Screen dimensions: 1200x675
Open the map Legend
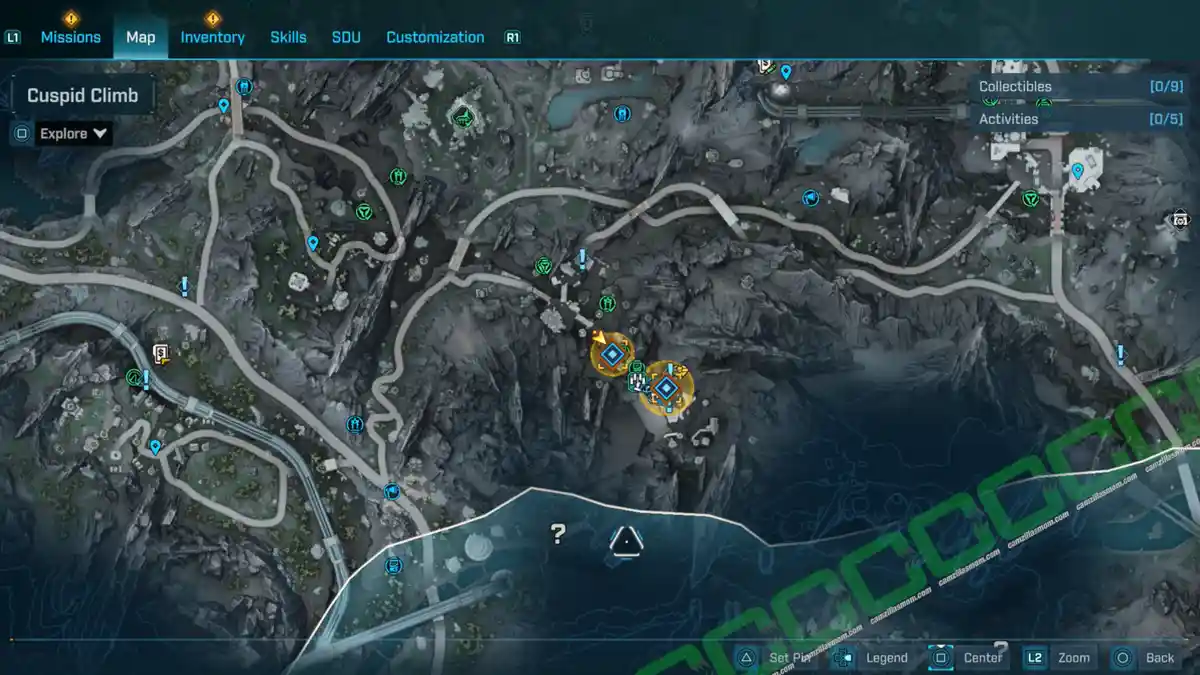[873, 657]
